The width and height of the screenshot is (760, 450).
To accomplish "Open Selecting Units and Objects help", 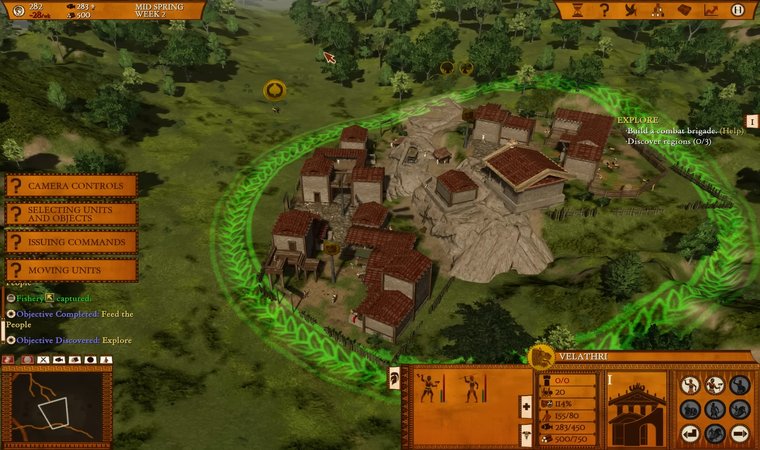I will pyautogui.click(x=72, y=214).
